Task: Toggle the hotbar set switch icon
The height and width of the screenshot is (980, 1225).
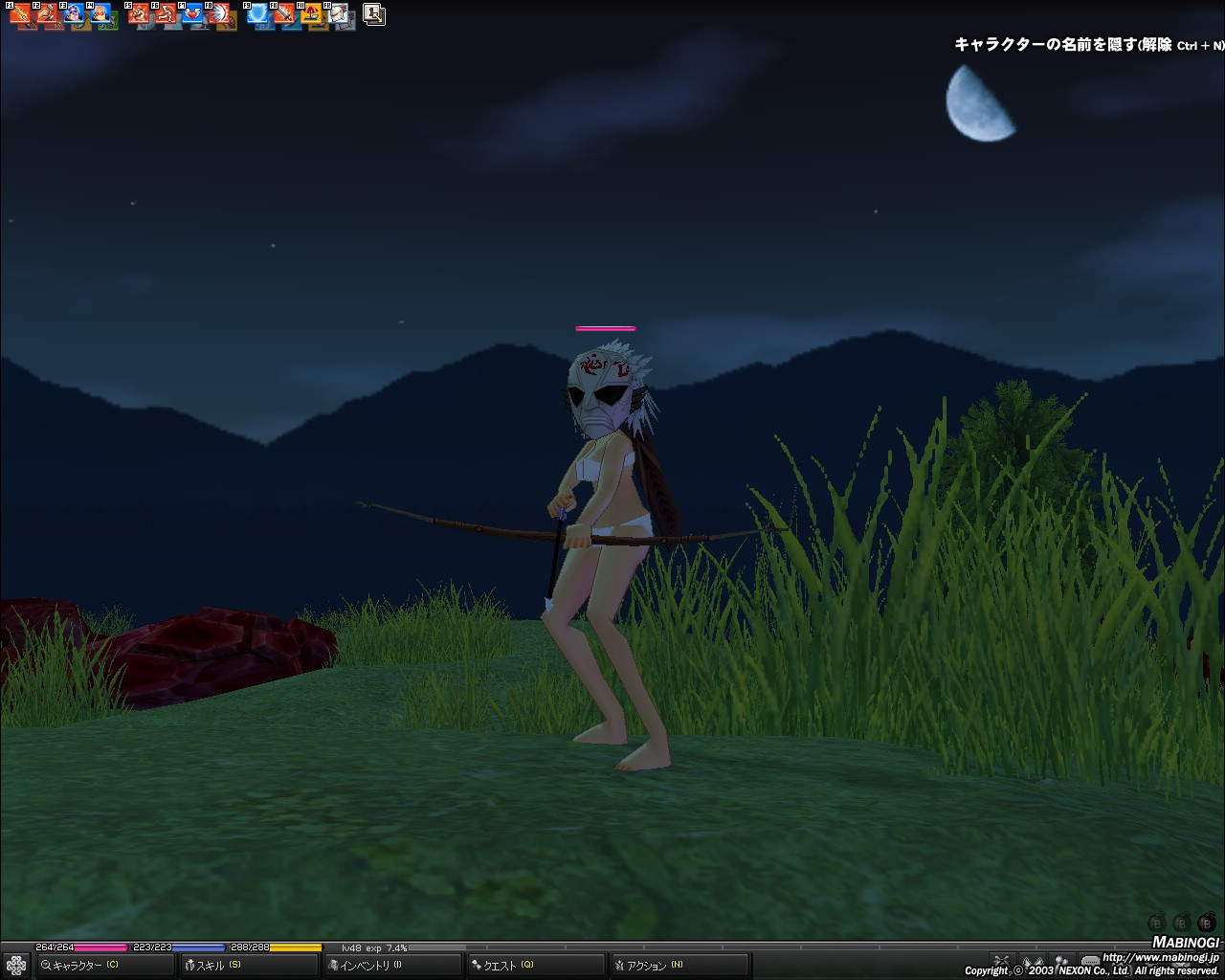Action: (x=374, y=14)
